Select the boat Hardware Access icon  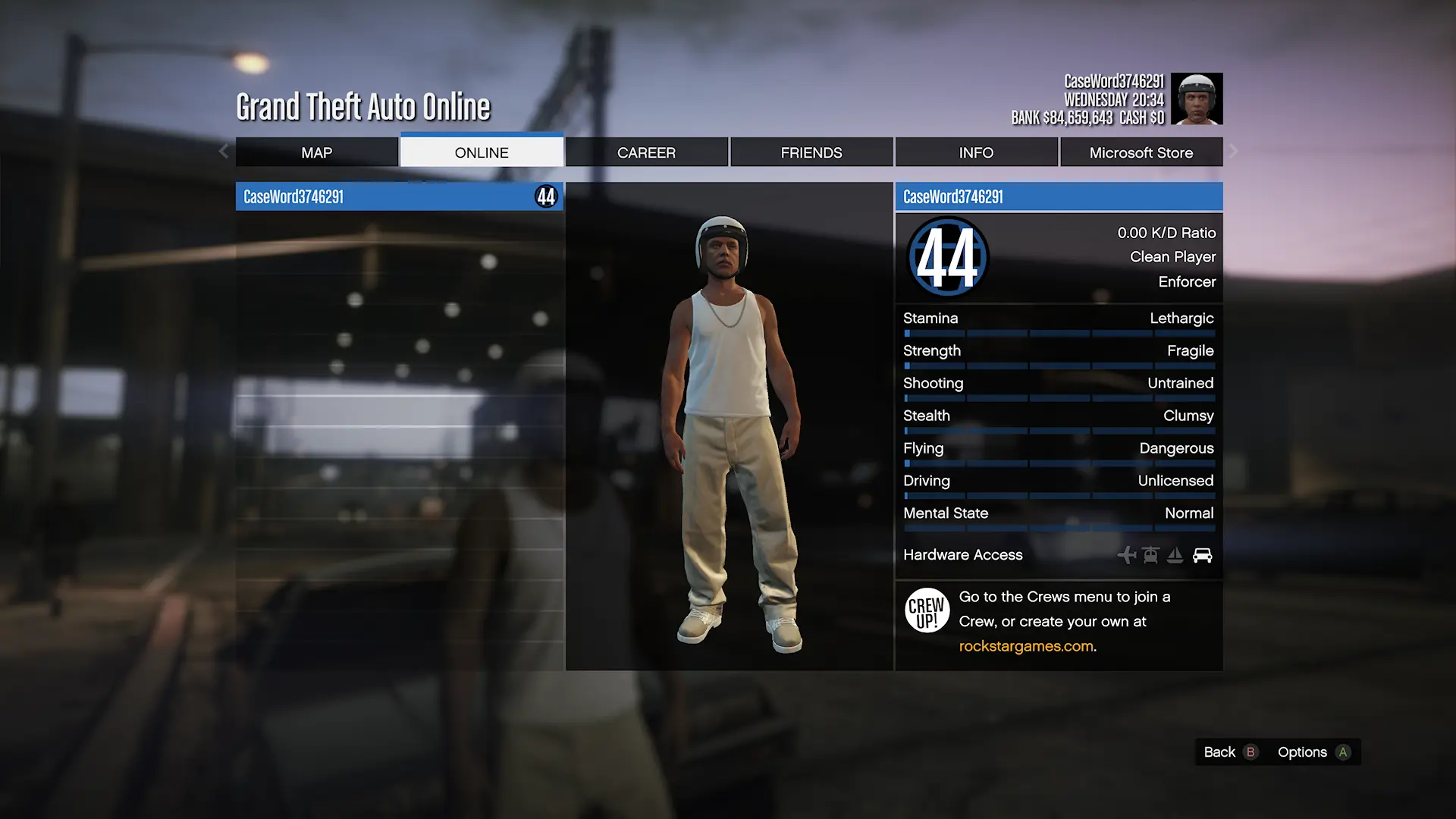click(1176, 555)
